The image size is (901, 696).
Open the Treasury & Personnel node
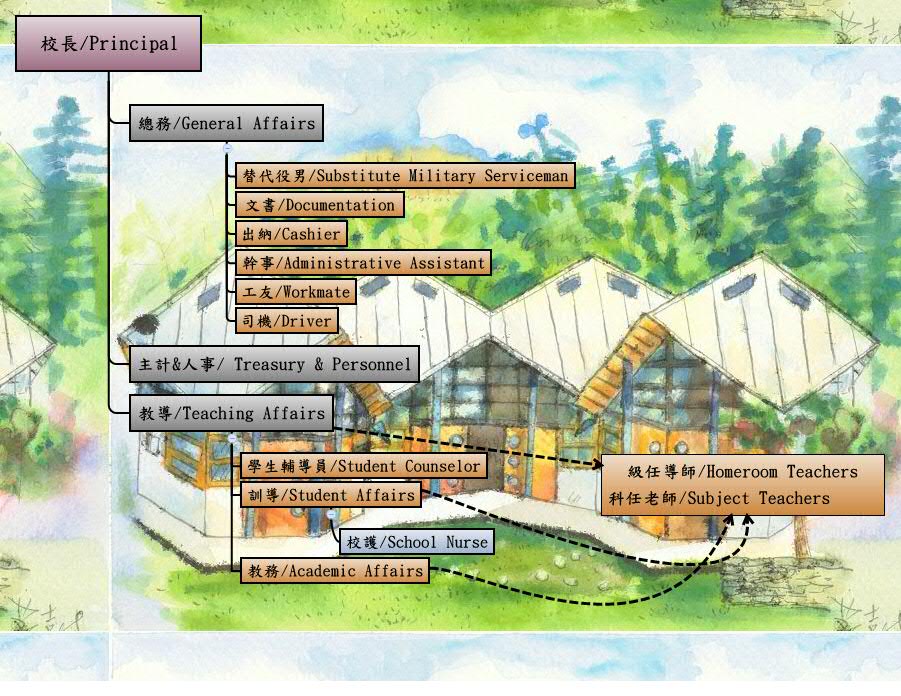click(x=274, y=366)
